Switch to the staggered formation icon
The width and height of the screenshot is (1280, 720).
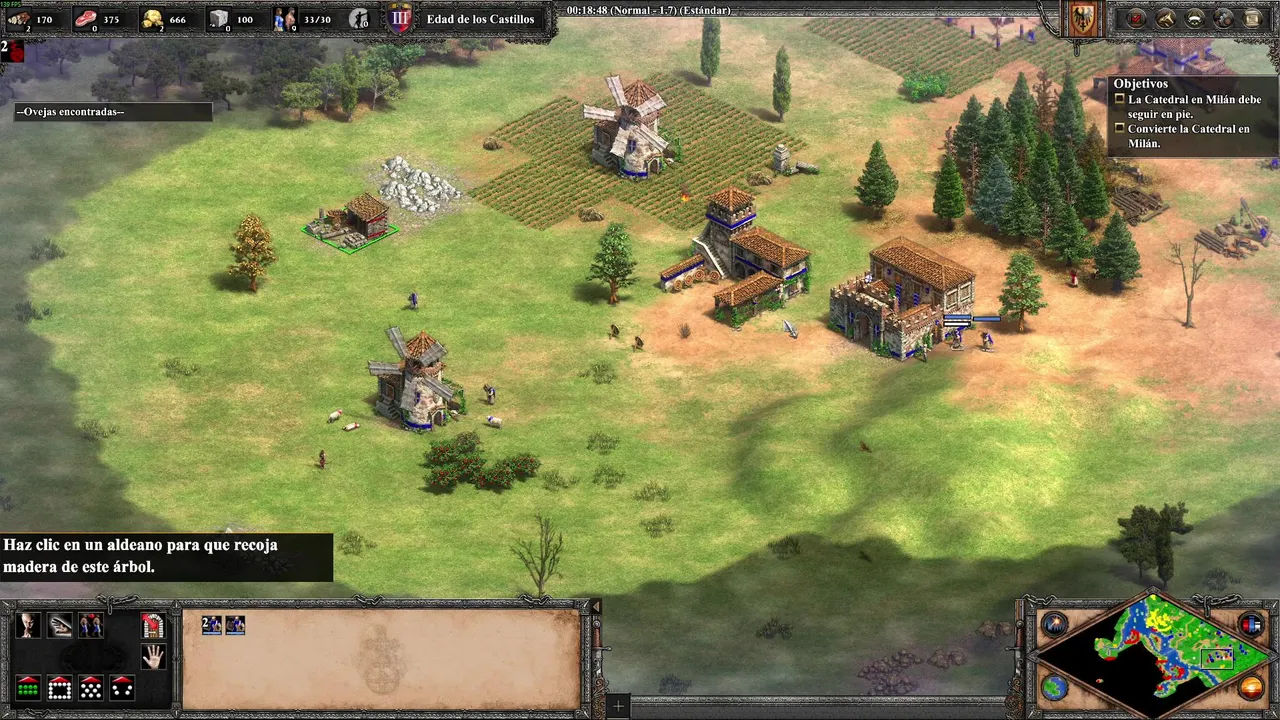tap(91, 688)
